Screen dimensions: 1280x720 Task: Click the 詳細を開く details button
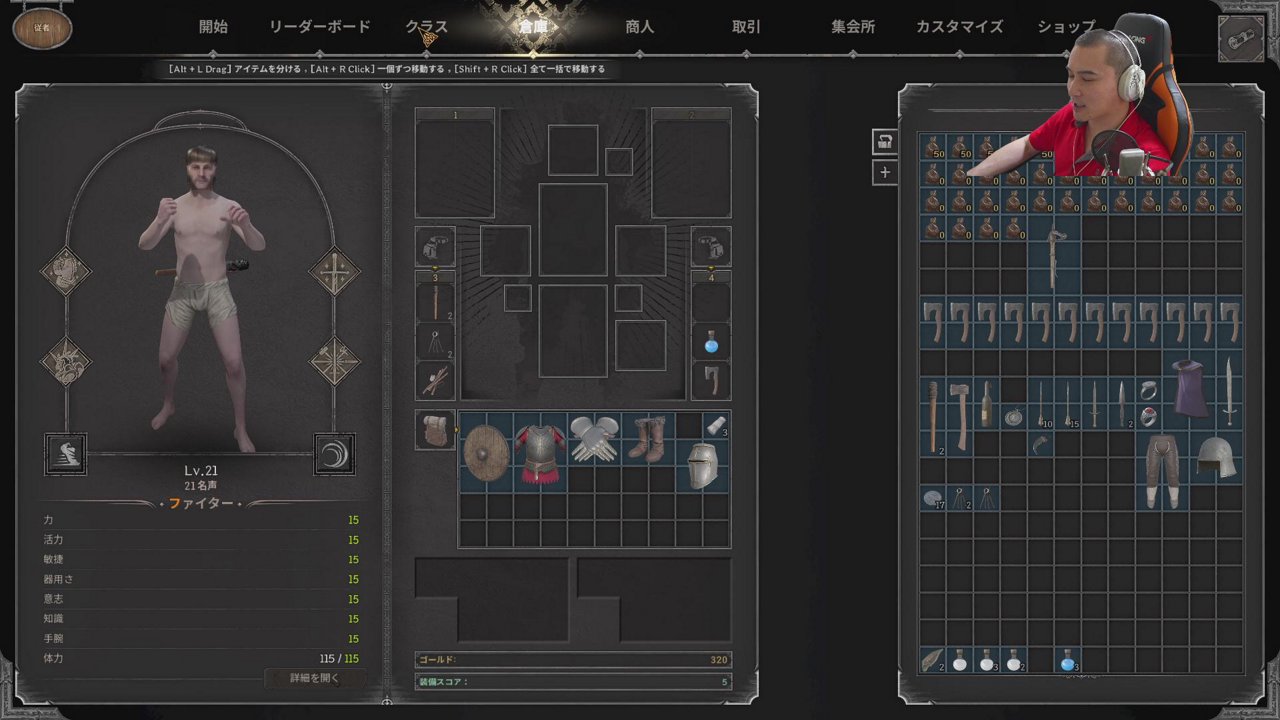tap(315, 678)
